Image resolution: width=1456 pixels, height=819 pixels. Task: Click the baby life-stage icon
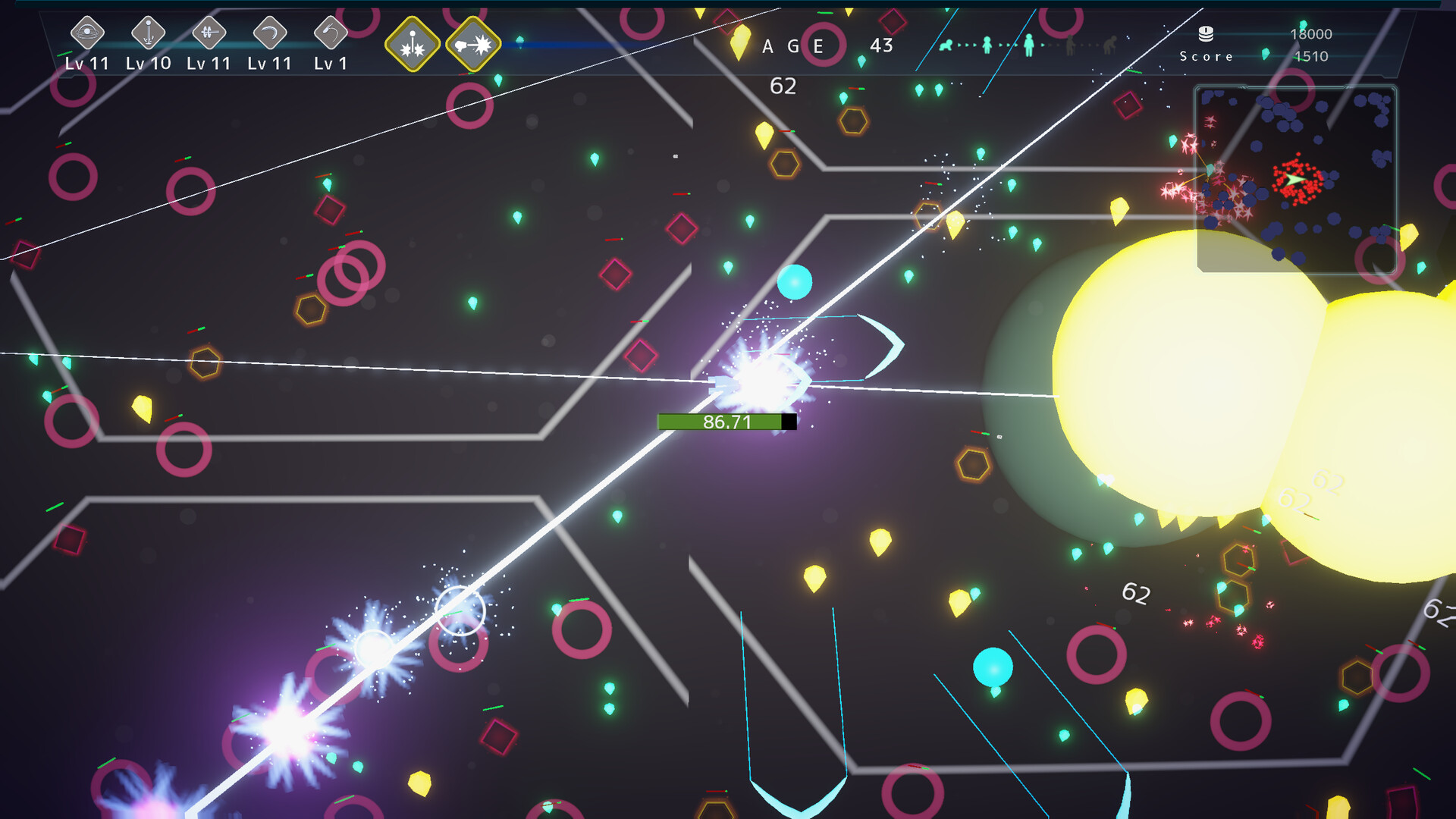point(946,45)
